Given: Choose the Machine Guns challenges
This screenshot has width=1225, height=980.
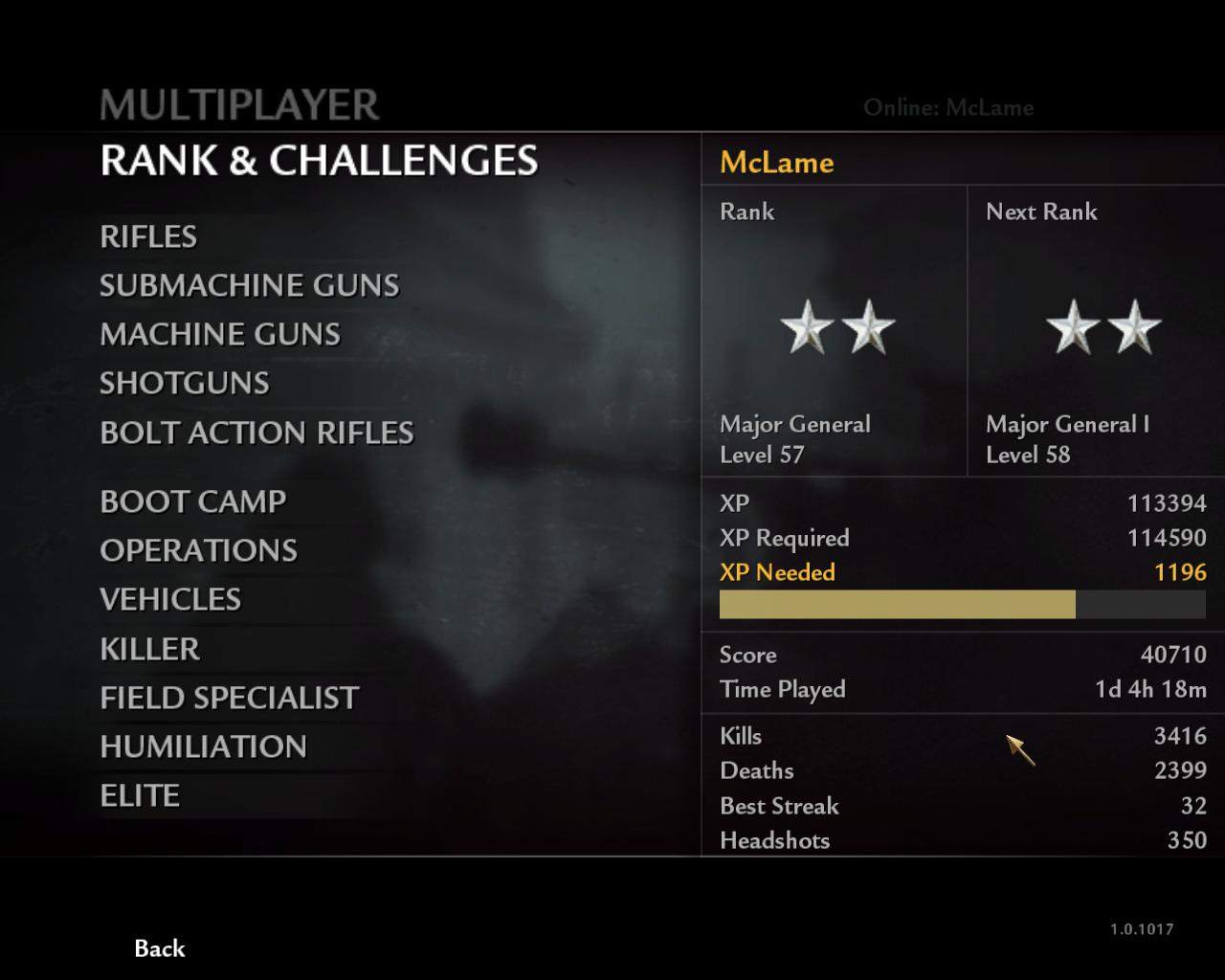Looking at the screenshot, I should (x=220, y=334).
